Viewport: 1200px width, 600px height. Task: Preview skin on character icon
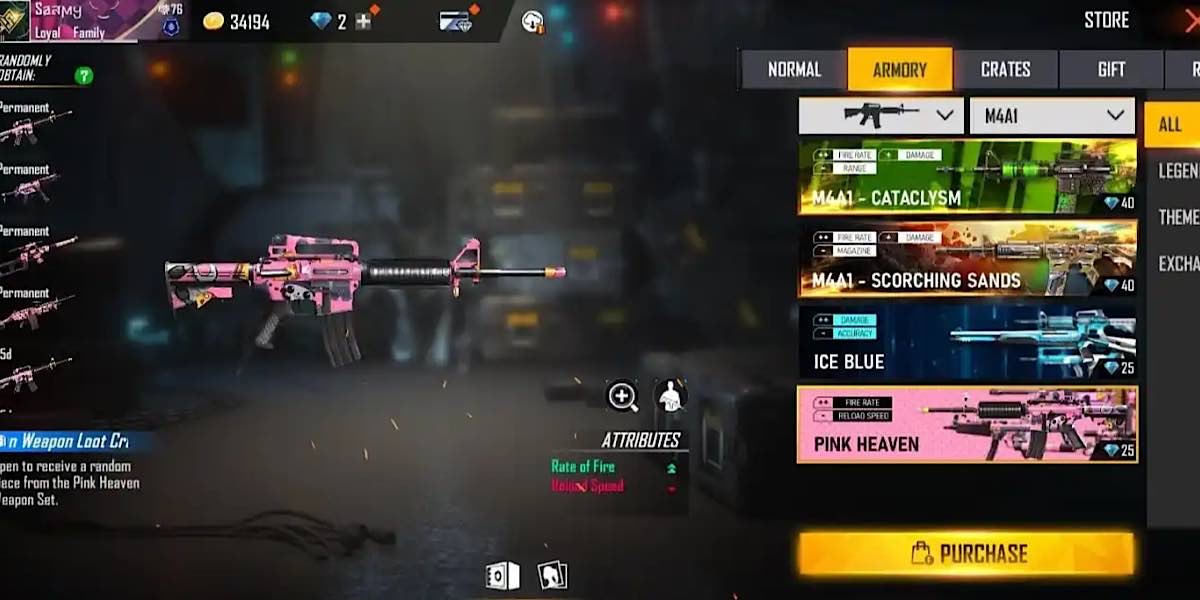pyautogui.click(x=670, y=397)
